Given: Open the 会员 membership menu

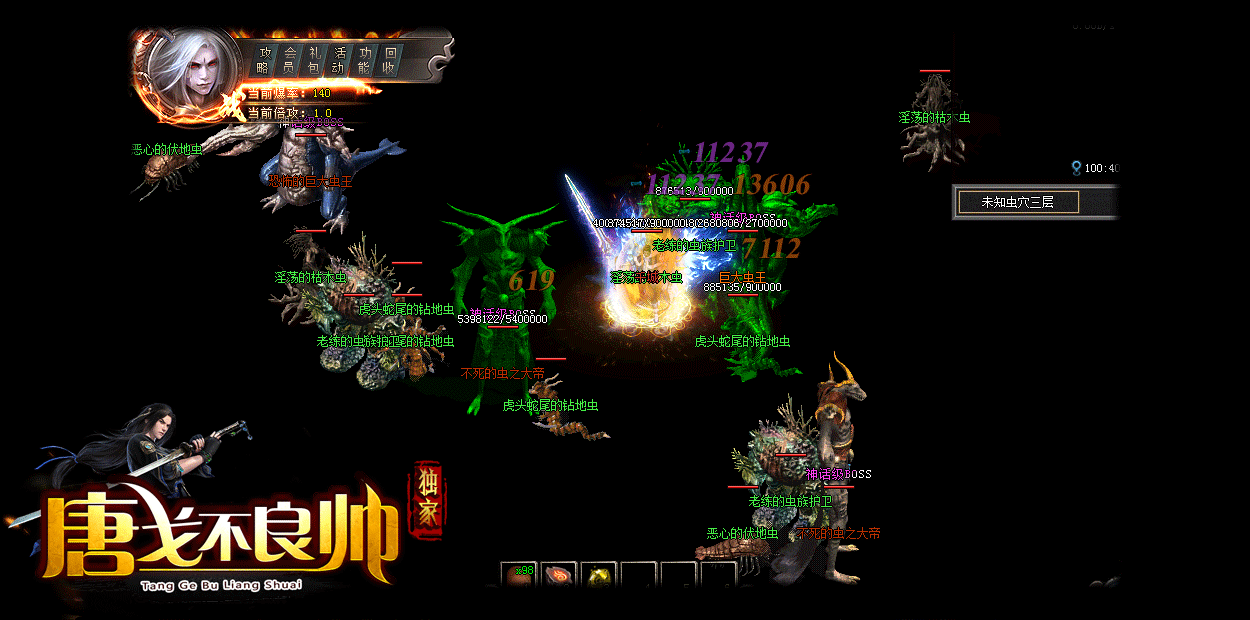Looking at the screenshot, I should point(289,60).
